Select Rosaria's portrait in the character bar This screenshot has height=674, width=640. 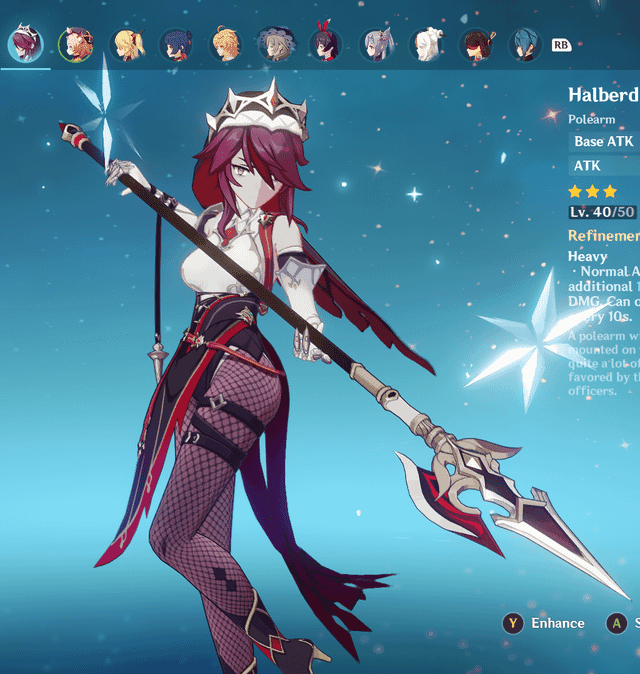[x=24, y=44]
